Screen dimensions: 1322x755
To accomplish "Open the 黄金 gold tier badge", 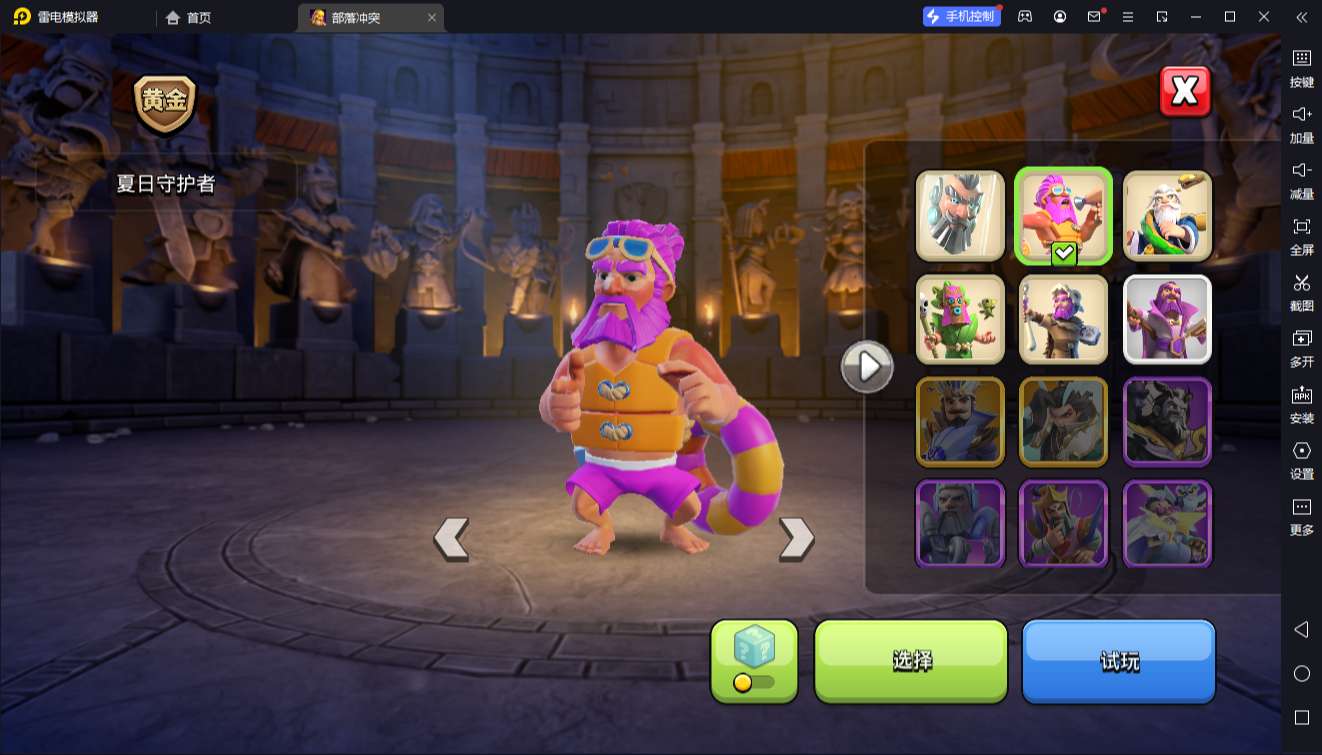I will pos(165,103).
